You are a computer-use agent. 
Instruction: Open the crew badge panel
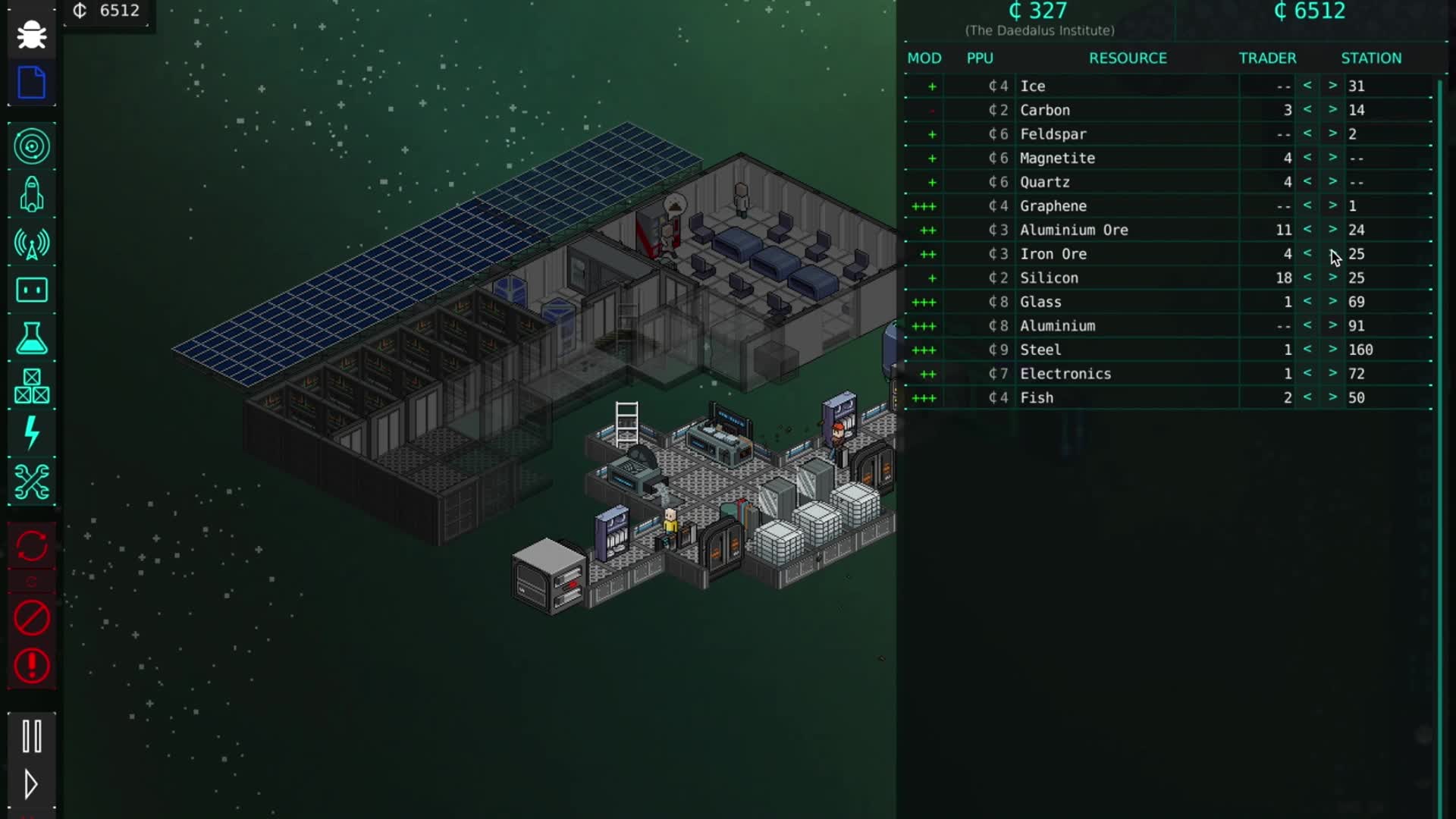pyautogui.click(x=31, y=290)
